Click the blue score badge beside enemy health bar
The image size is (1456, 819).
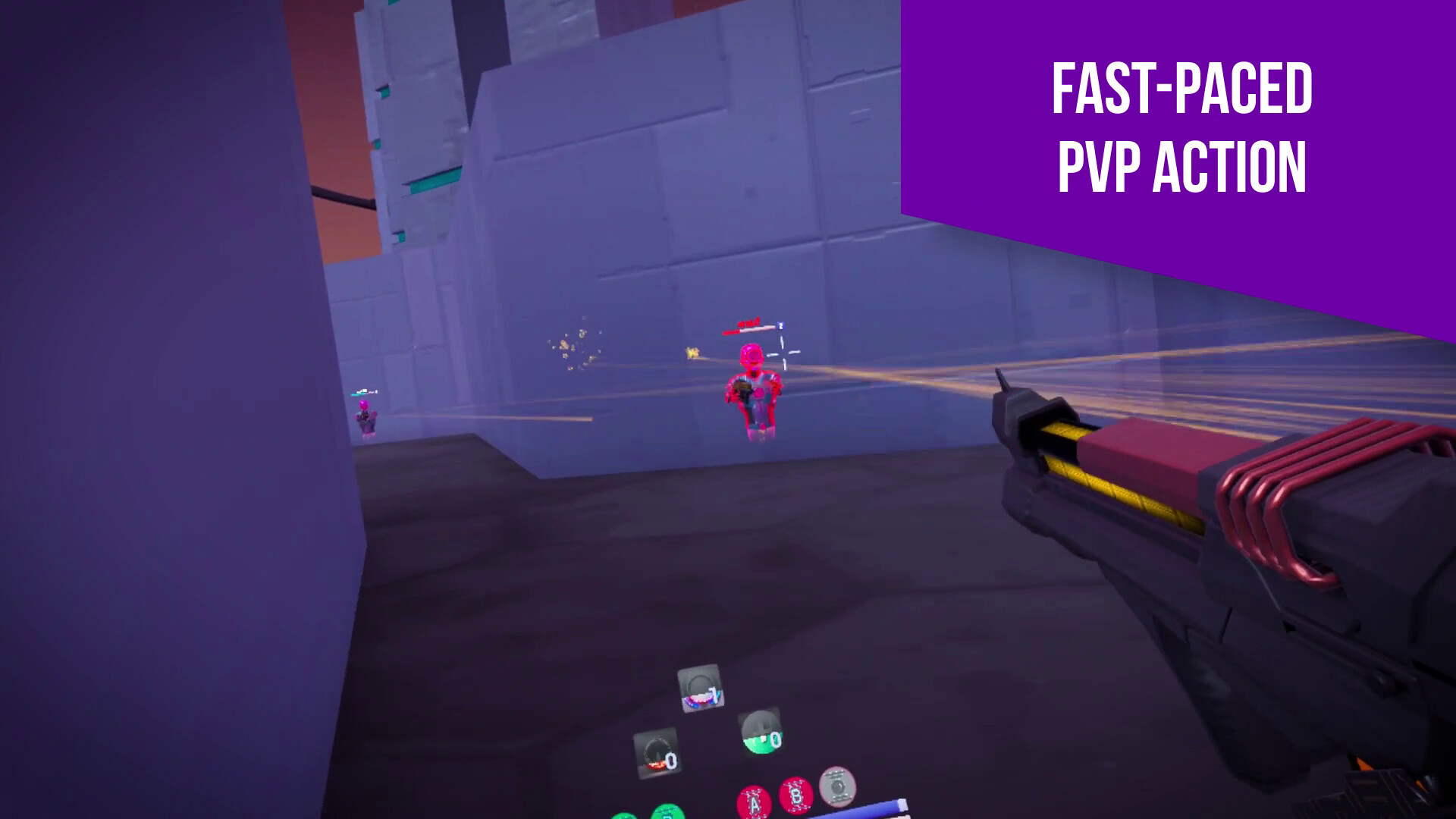tap(780, 325)
